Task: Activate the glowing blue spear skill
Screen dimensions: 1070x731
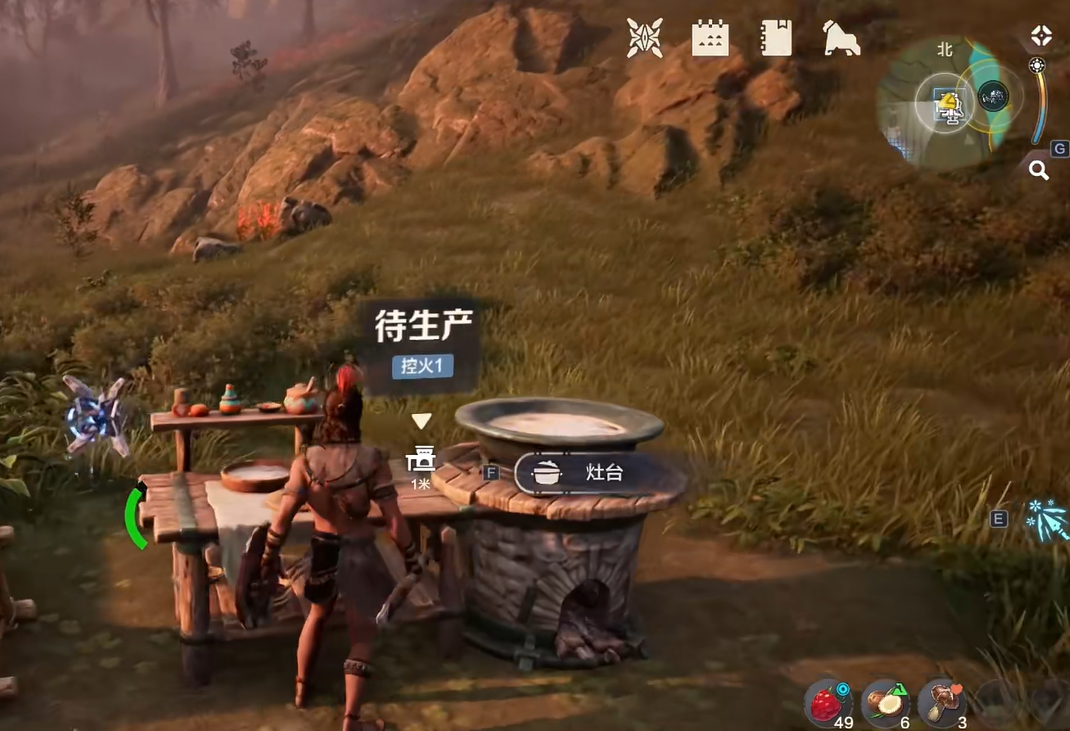Action: [x=1046, y=518]
